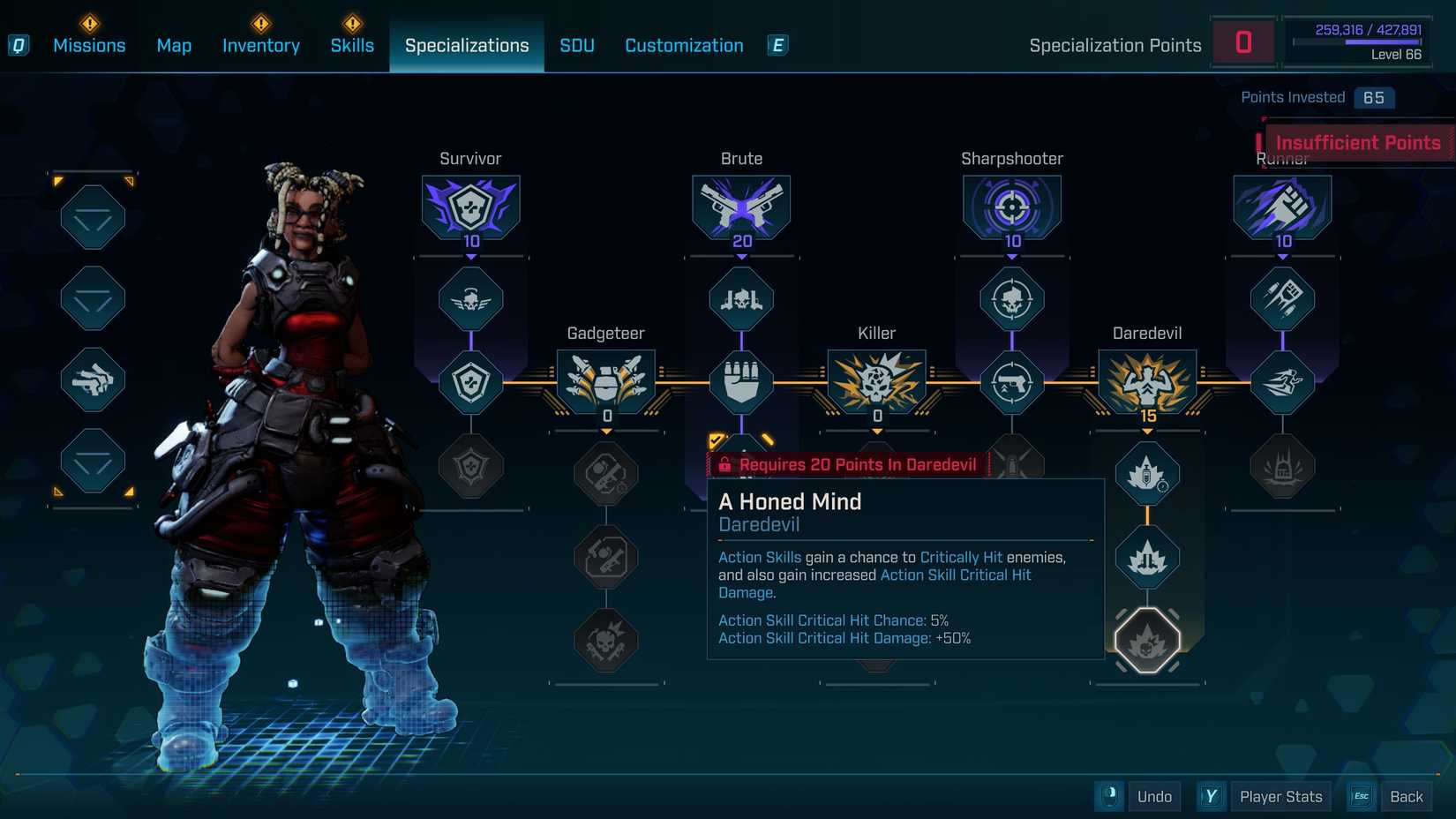Open the Sharpshooter crosshair emblem
Screen dimensions: 1456x819
(x=1011, y=207)
